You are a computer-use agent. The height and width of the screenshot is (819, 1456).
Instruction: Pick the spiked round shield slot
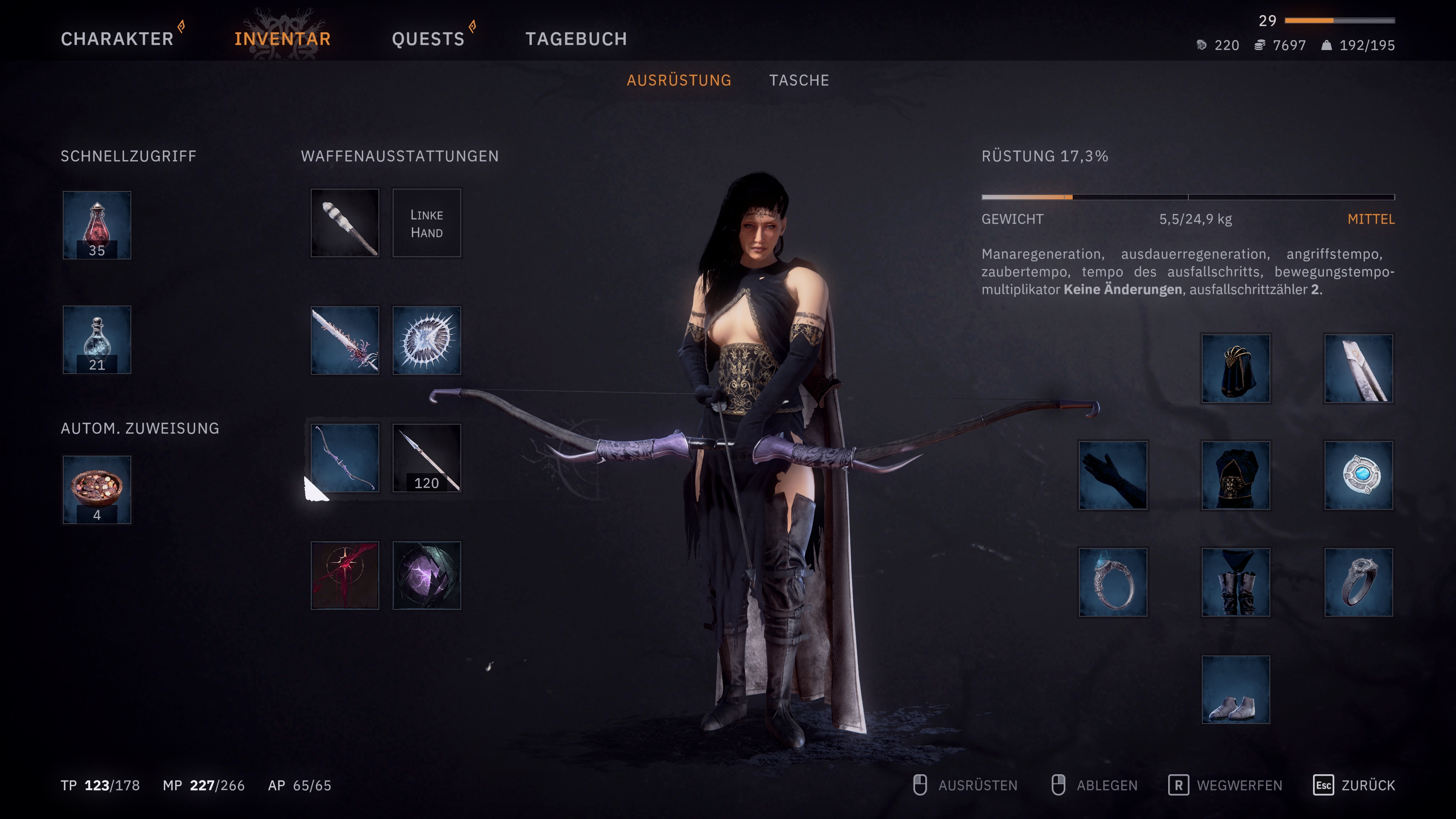click(427, 340)
